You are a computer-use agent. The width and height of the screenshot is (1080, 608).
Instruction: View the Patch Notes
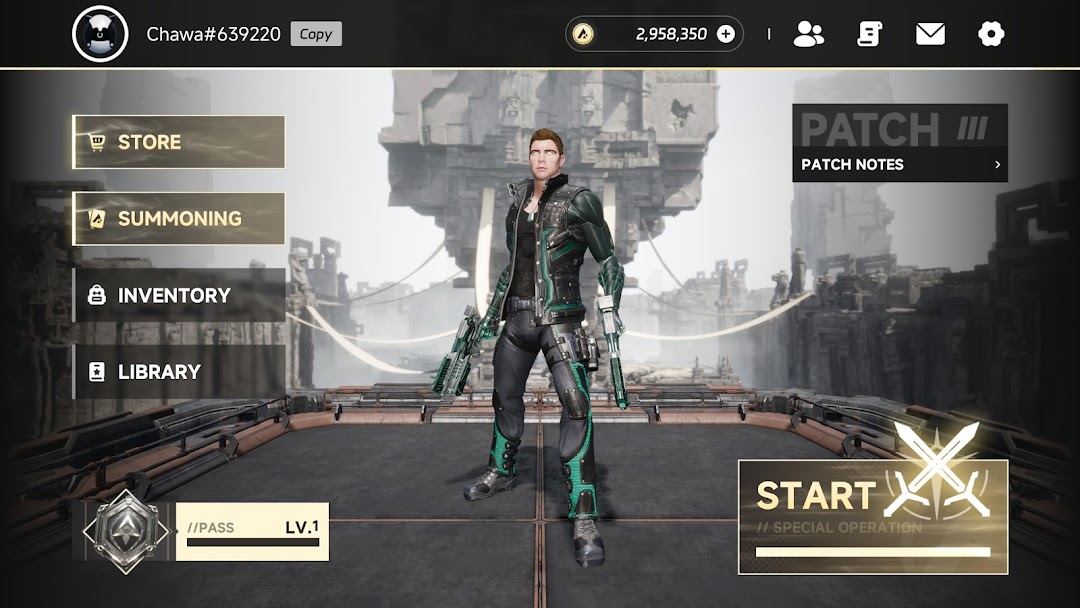coord(899,164)
